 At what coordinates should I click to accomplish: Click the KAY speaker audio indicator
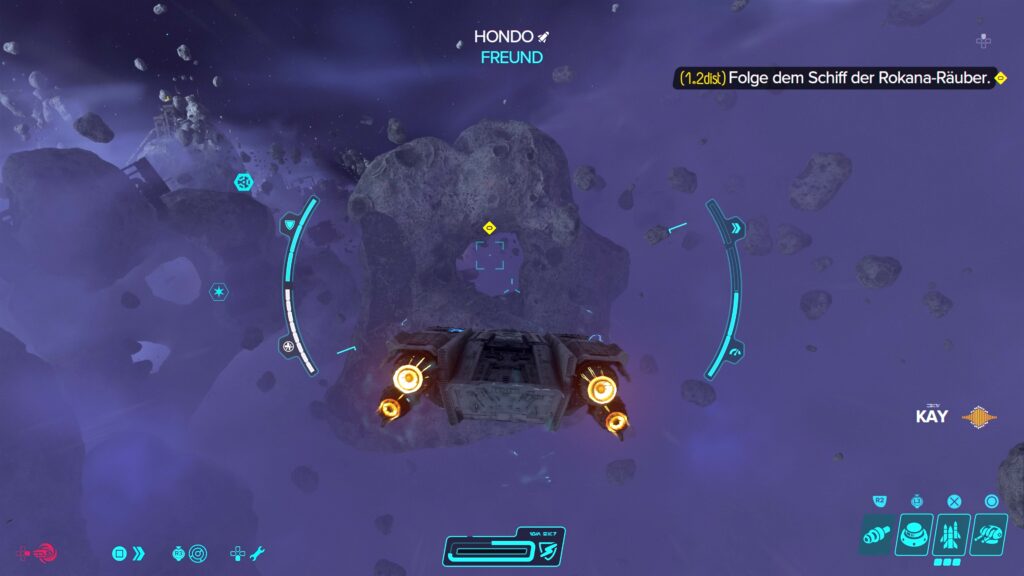[x=981, y=417]
